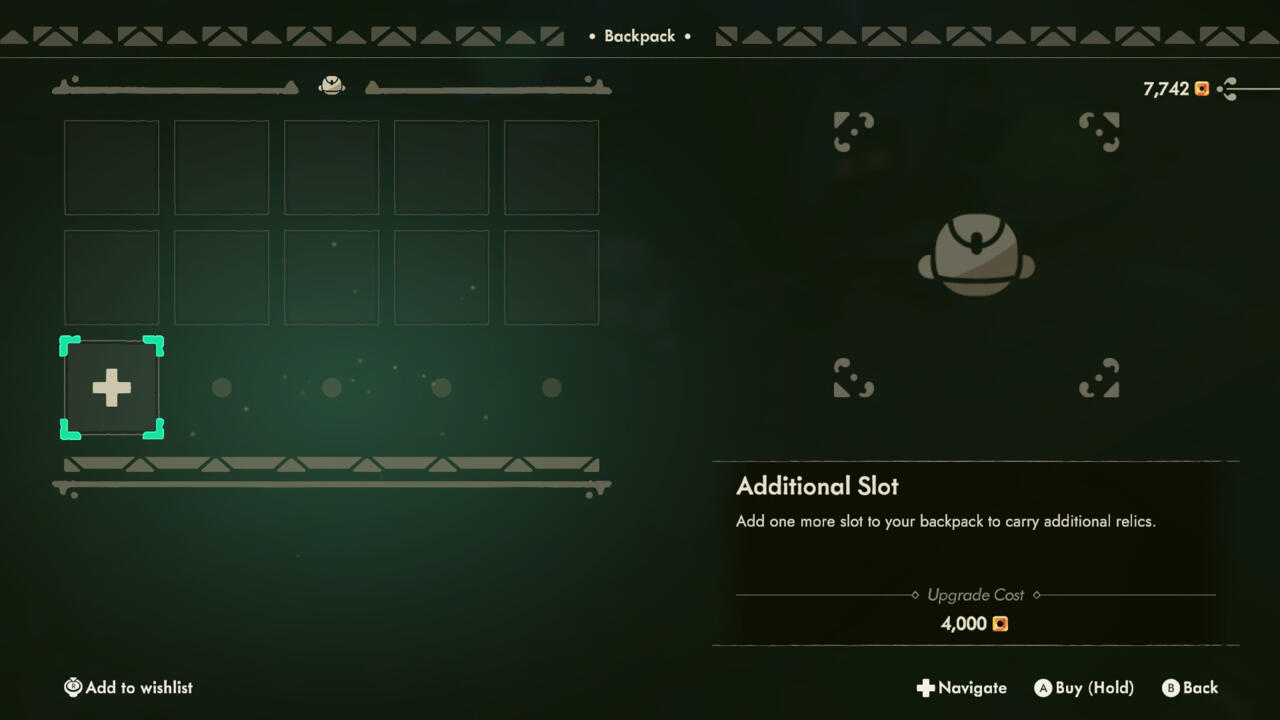This screenshot has height=720, width=1280.
Task: Click the orange currency icon next to 4,000
Action: tap(1000, 623)
